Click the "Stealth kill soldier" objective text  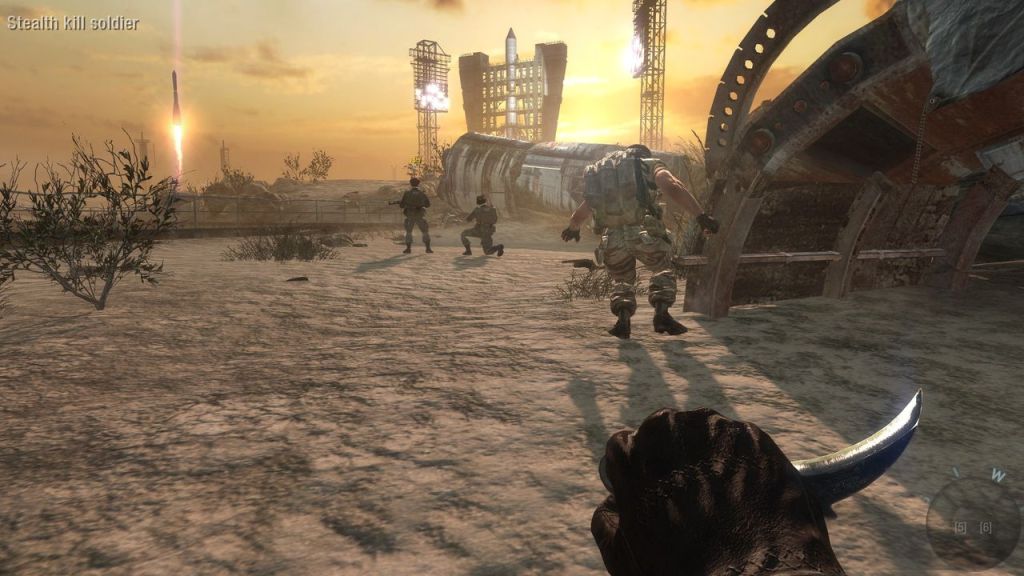(x=73, y=23)
